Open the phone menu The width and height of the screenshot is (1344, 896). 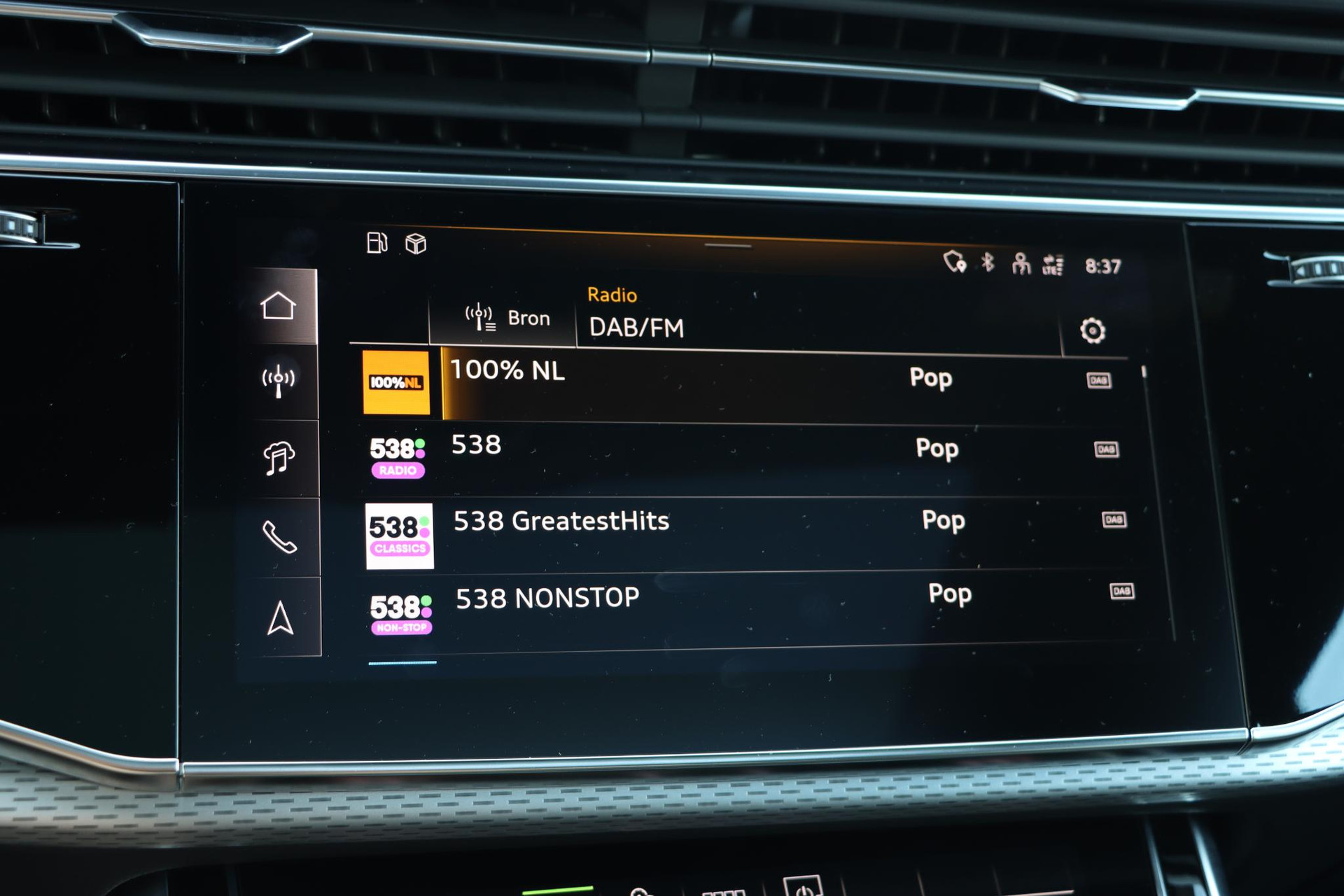[280, 538]
